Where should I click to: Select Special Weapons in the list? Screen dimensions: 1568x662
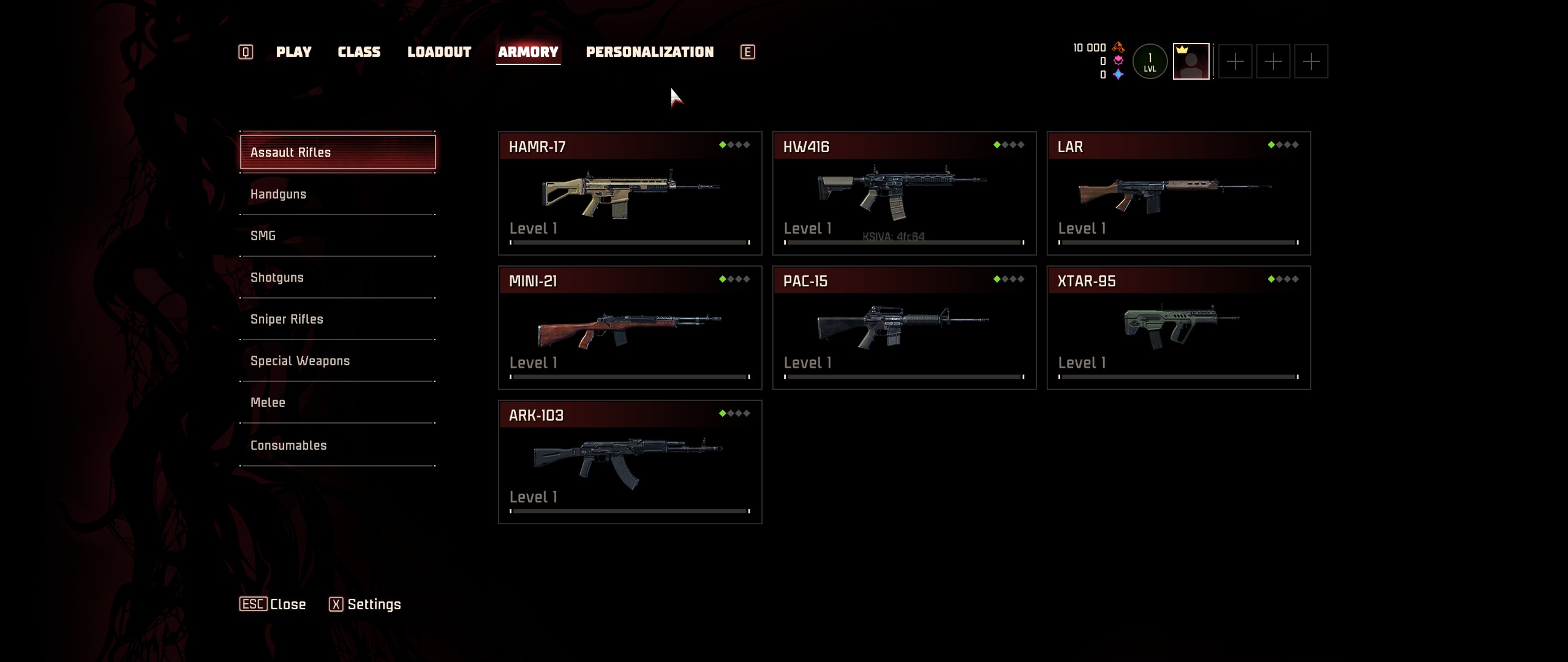pos(337,361)
